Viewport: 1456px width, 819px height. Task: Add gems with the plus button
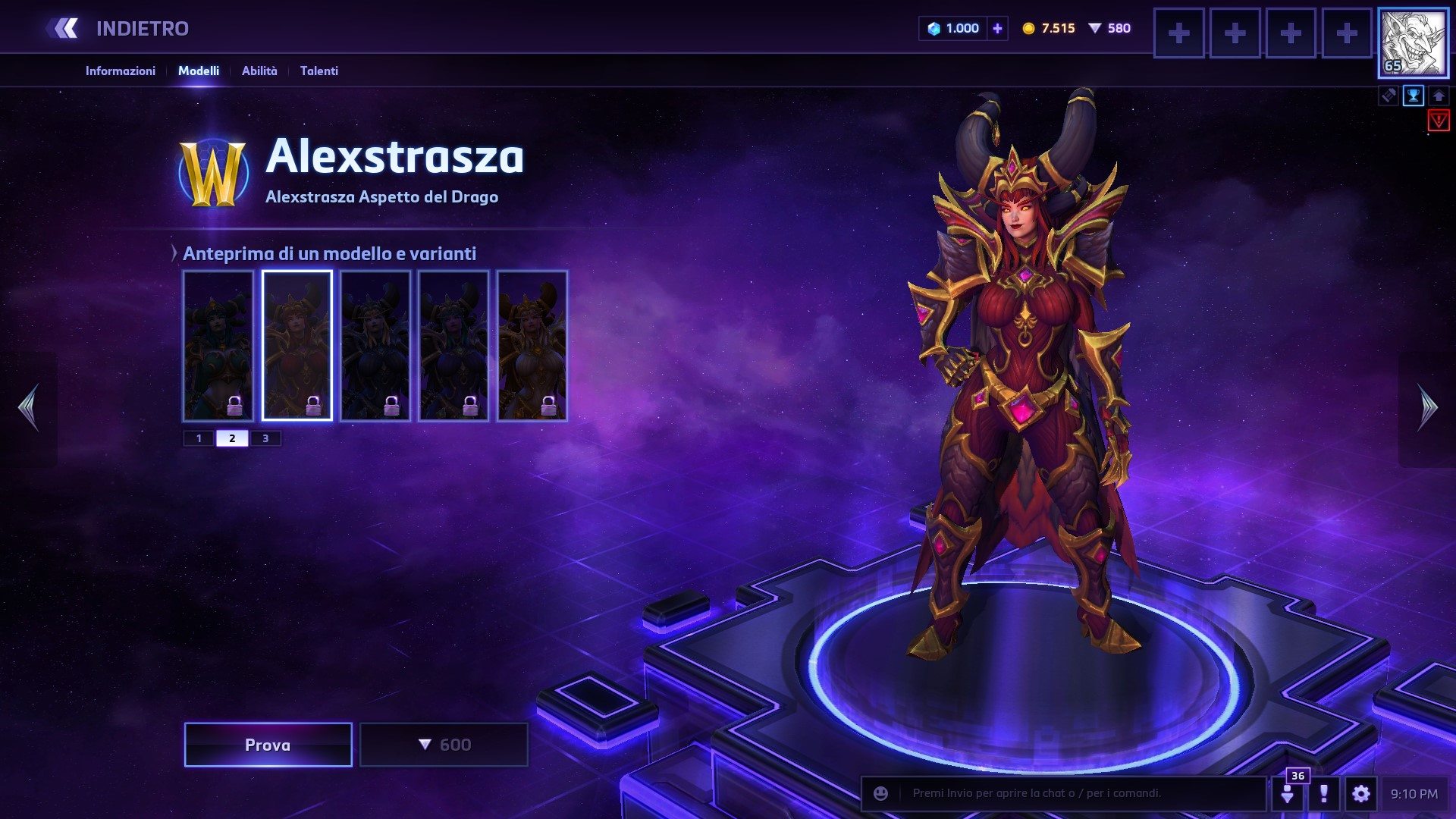tap(997, 29)
